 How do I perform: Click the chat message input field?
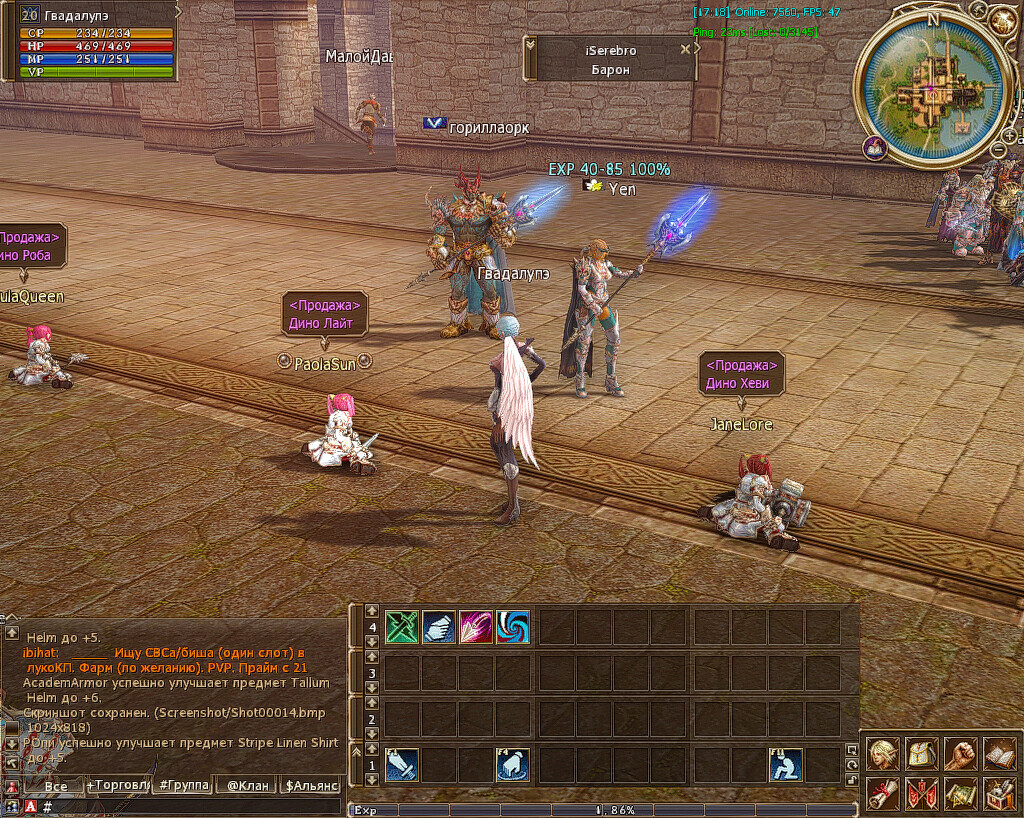click(x=190, y=806)
